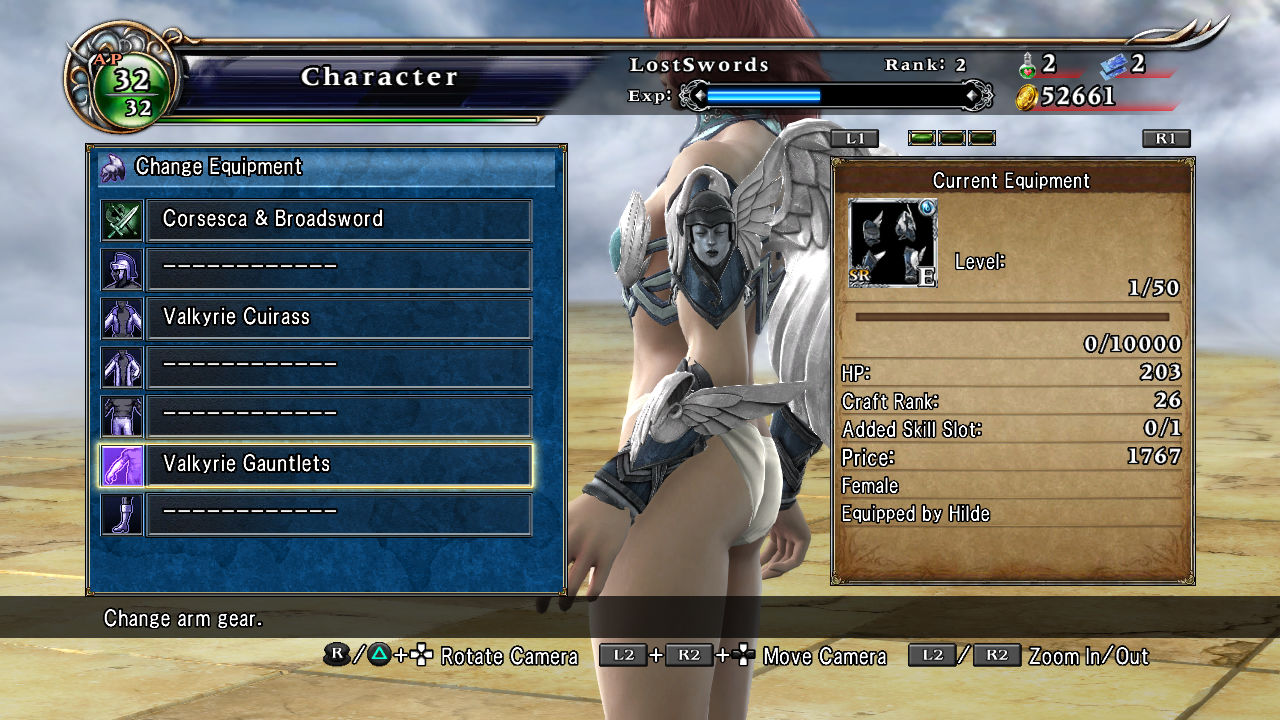Click the crossed swords weapon icon
Image resolution: width=1280 pixels, height=720 pixels.
coord(122,220)
